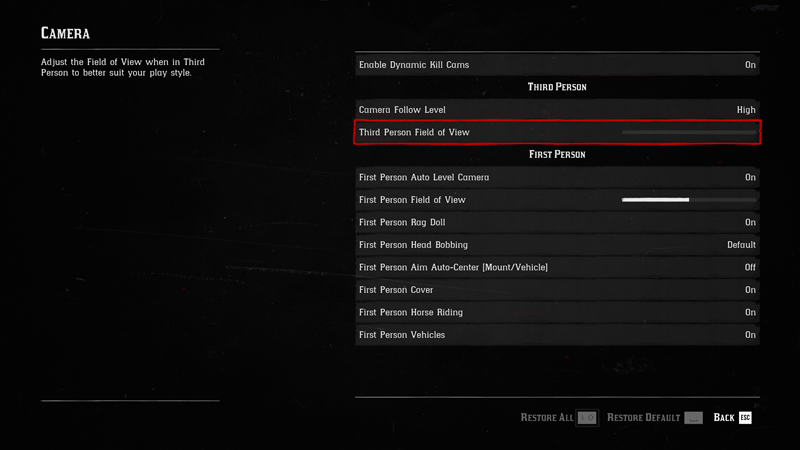Toggle First Person Horse Riding setting
This screenshot has width=800, height=450.
coord(557,312)
